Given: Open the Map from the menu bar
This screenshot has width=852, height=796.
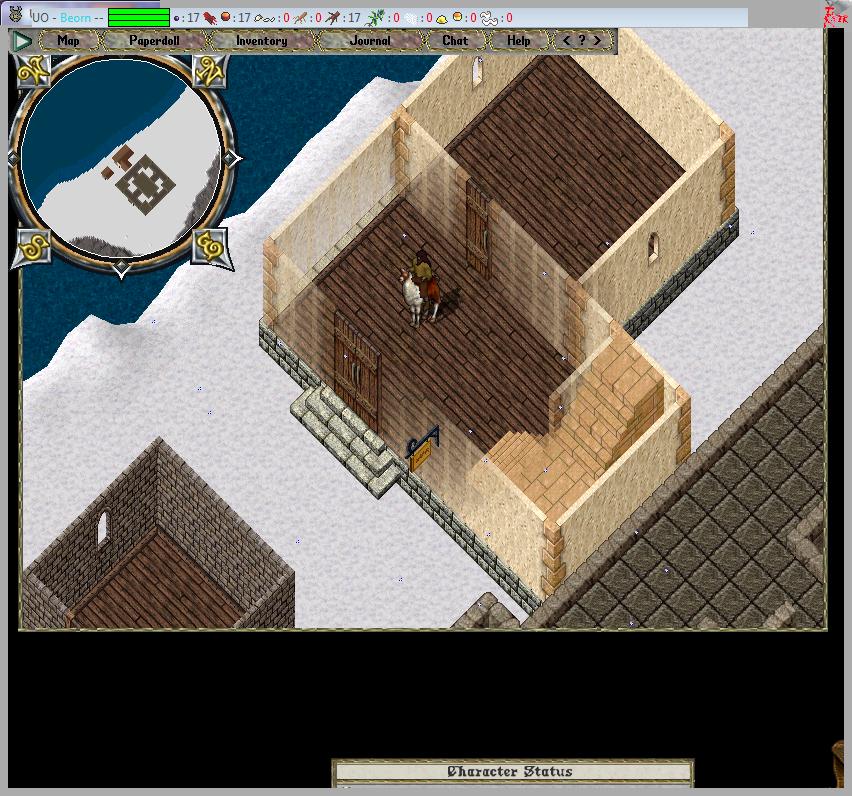Looking at the screenshot, I should pyautogui.click(x=68, y=41).
